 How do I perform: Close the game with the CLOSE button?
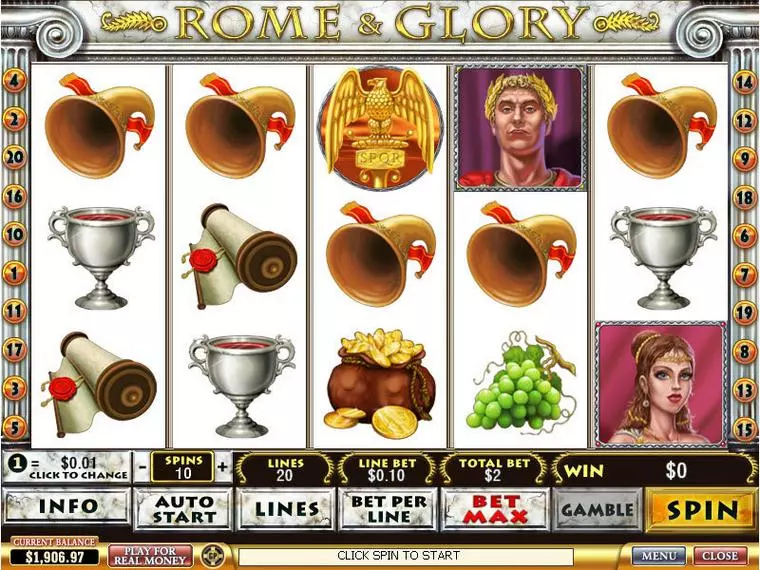coord(720,555)
